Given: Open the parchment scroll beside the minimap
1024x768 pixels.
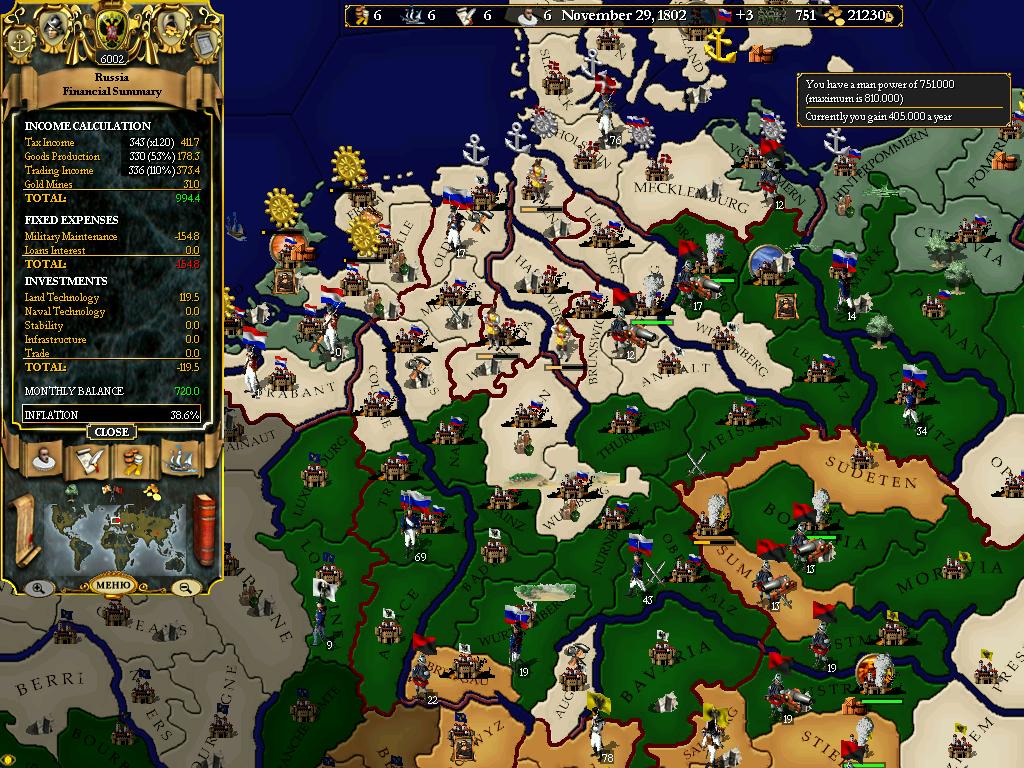Looking at the screenshot, I should tap(24, 528).
